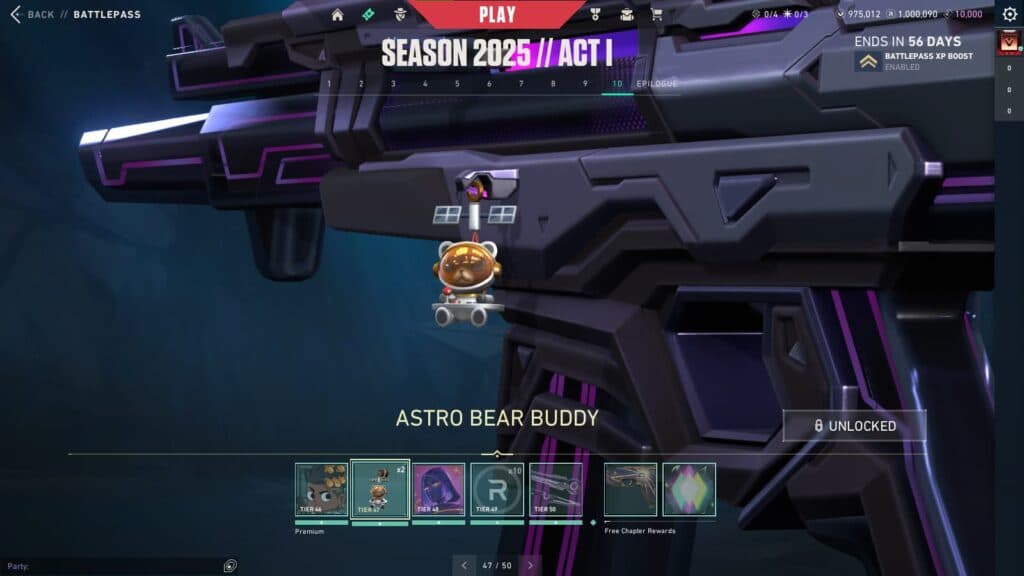Jump to battlepass chapter 9
This screenshot has width=1024, height=576.
585,84
